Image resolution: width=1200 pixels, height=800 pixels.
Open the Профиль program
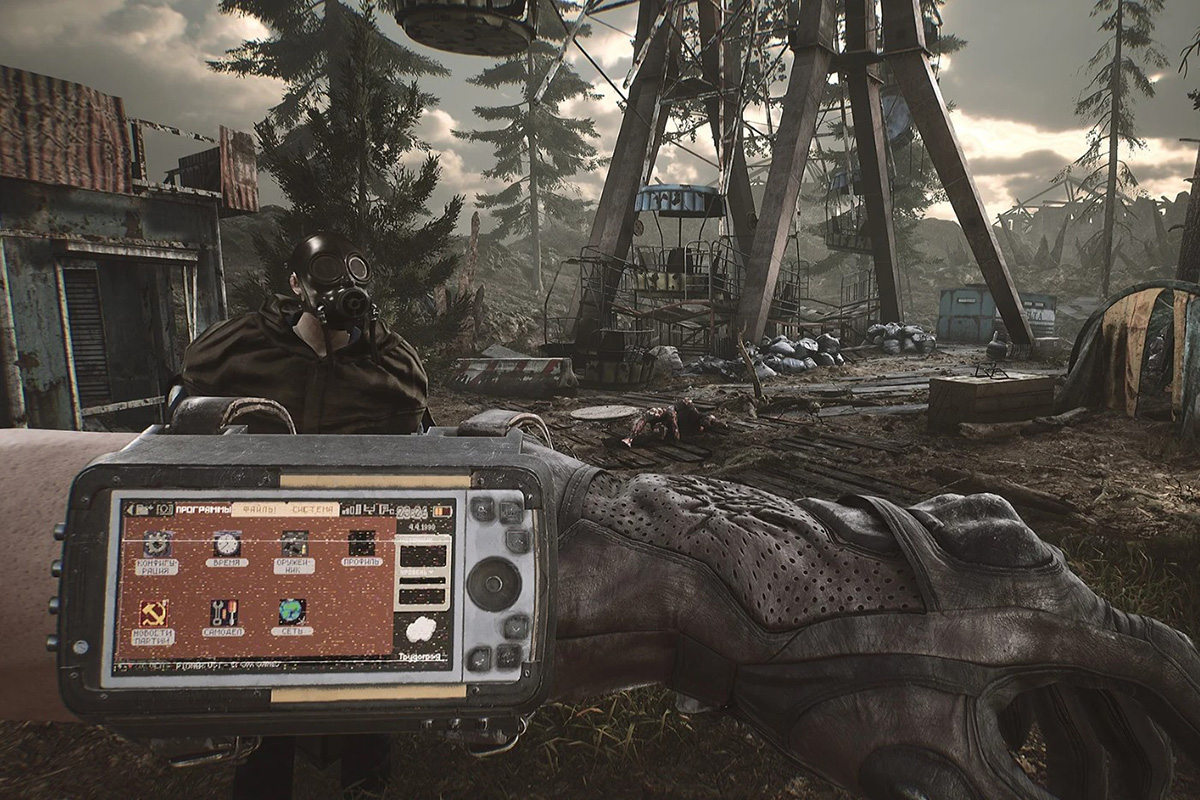point(362,543)
